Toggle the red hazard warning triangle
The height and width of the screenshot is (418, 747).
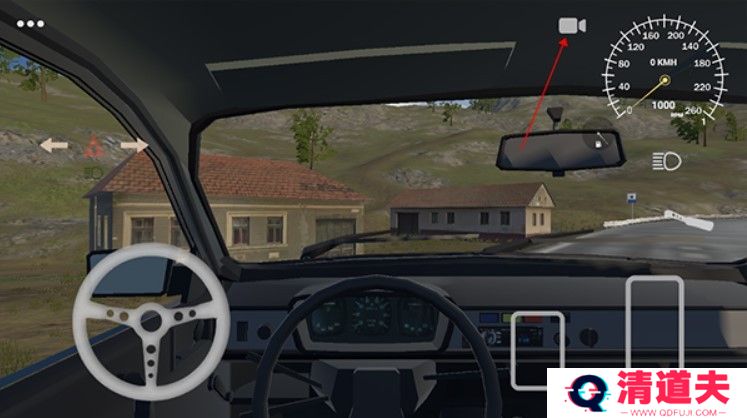(x=93, y=146)
